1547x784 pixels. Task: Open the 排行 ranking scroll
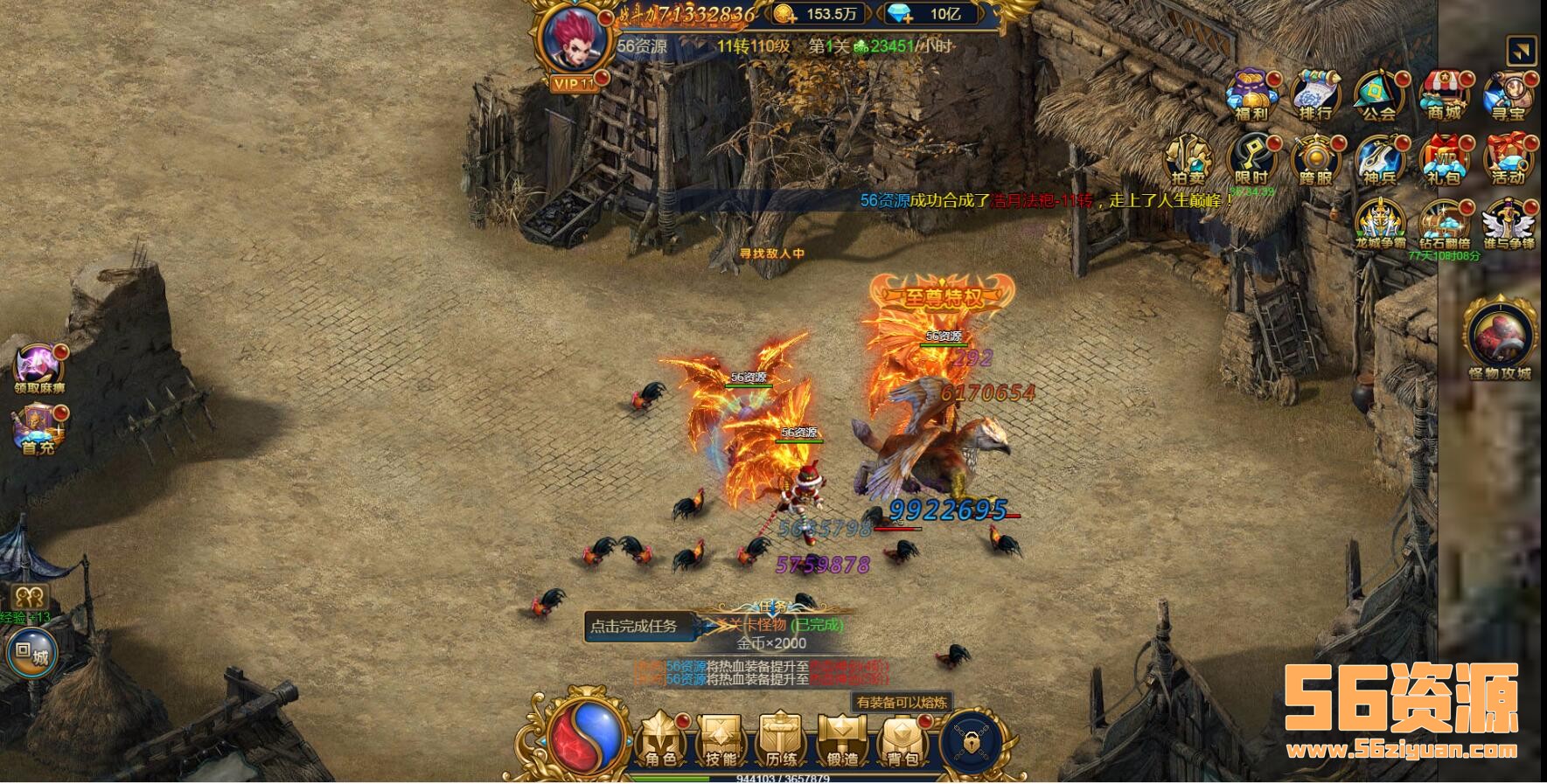pos(1314,94)
